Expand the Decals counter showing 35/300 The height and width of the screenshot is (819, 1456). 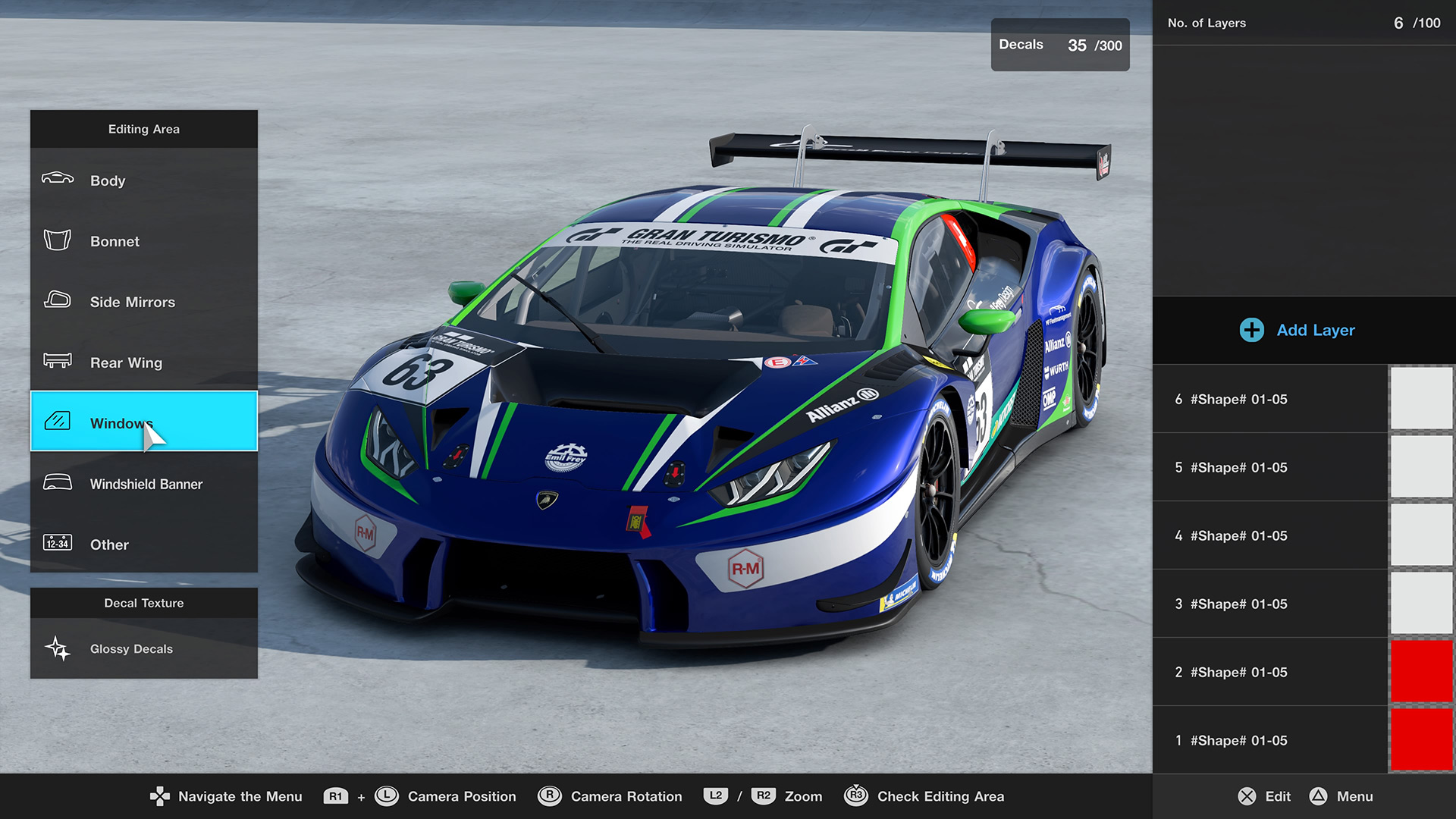pos(1060,45)
